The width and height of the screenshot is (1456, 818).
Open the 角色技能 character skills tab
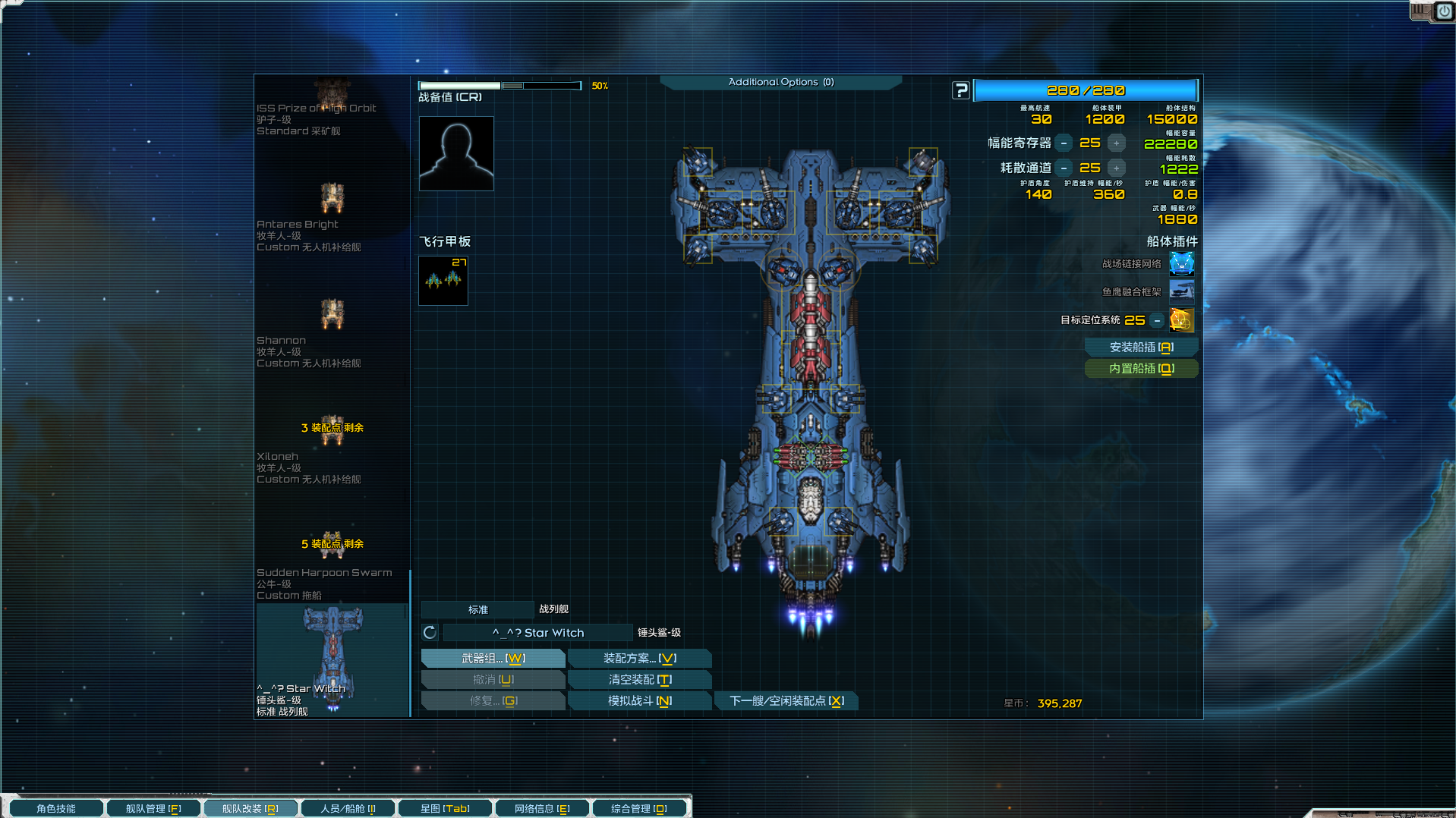pos(56,809)
